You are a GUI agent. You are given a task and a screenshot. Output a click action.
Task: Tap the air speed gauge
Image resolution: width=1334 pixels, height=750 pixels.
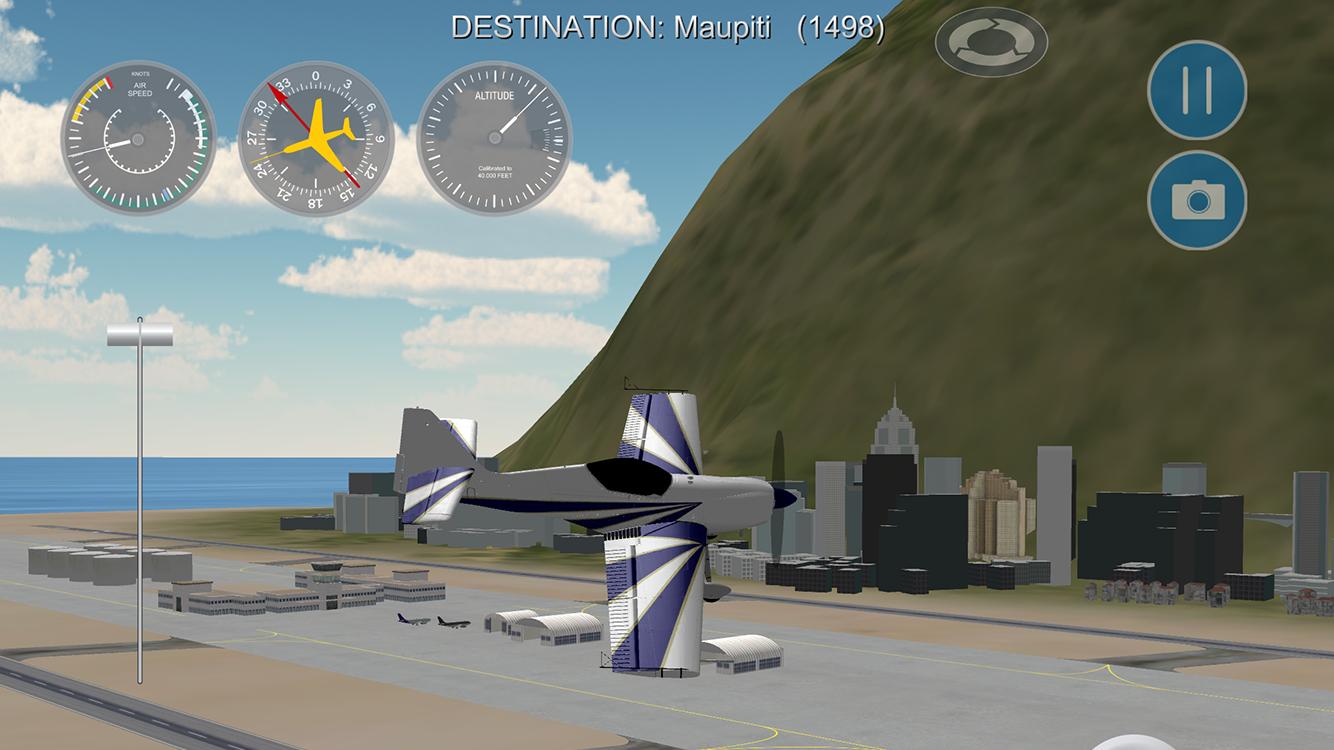point(139,138)
